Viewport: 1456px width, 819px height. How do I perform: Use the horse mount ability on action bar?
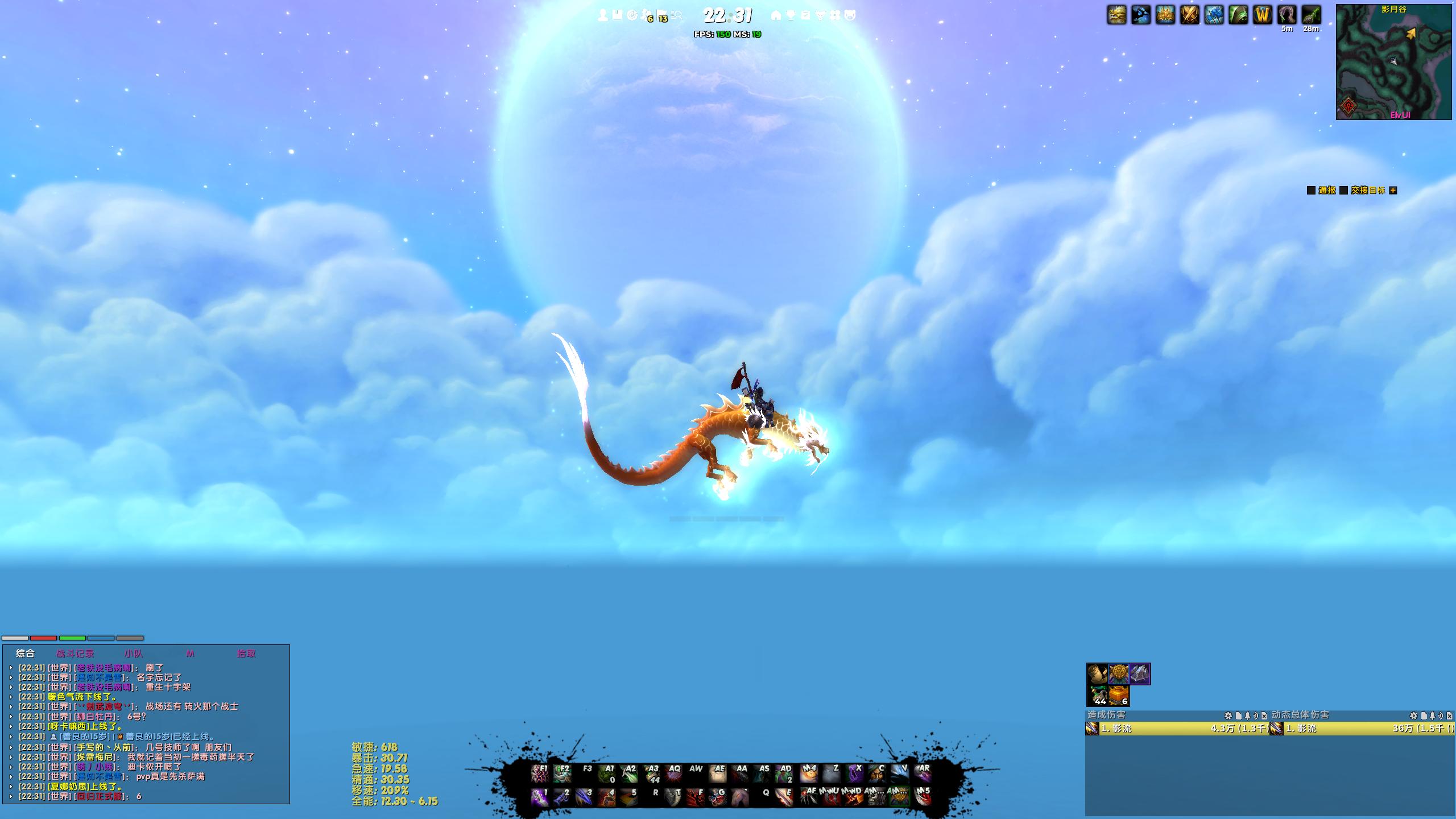click(739, 797)
